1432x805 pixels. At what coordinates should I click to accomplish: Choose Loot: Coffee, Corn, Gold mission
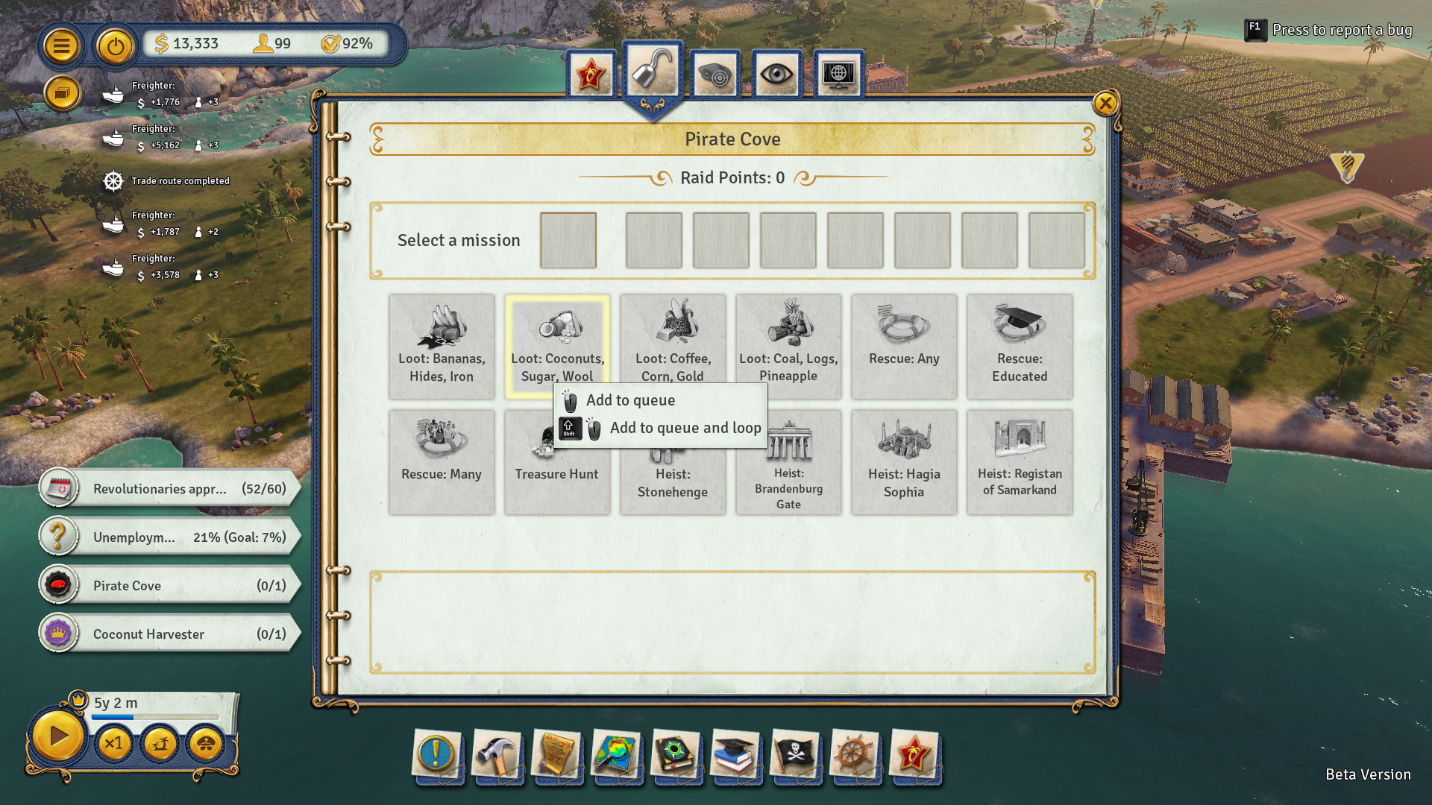672,346
